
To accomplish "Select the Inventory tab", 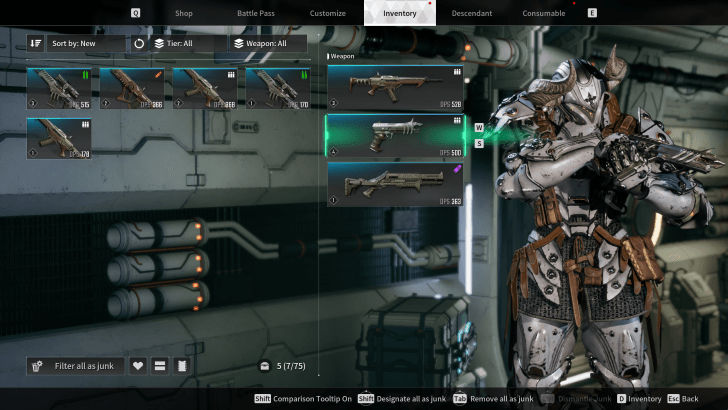I will (x=399, y=13).
